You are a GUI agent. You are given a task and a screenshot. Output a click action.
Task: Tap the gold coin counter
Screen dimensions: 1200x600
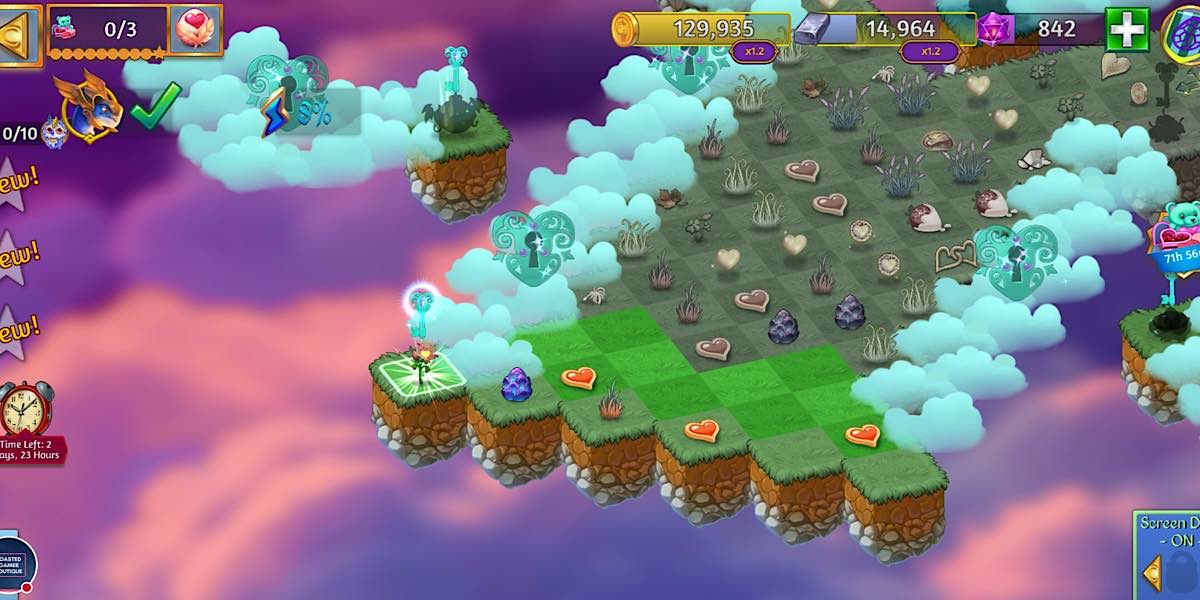[x=700, y=29]
